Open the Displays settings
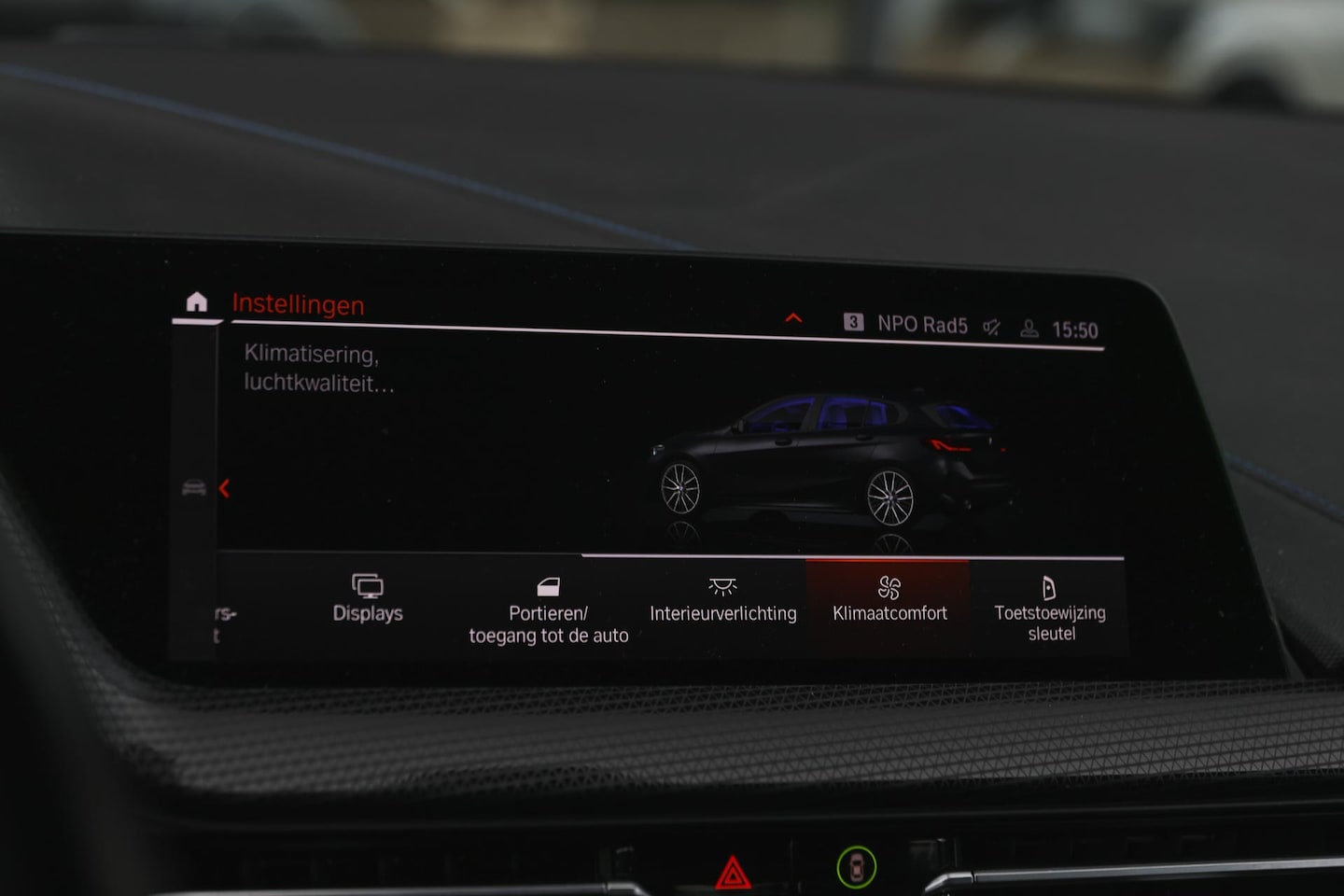 (x=368, y=598)
